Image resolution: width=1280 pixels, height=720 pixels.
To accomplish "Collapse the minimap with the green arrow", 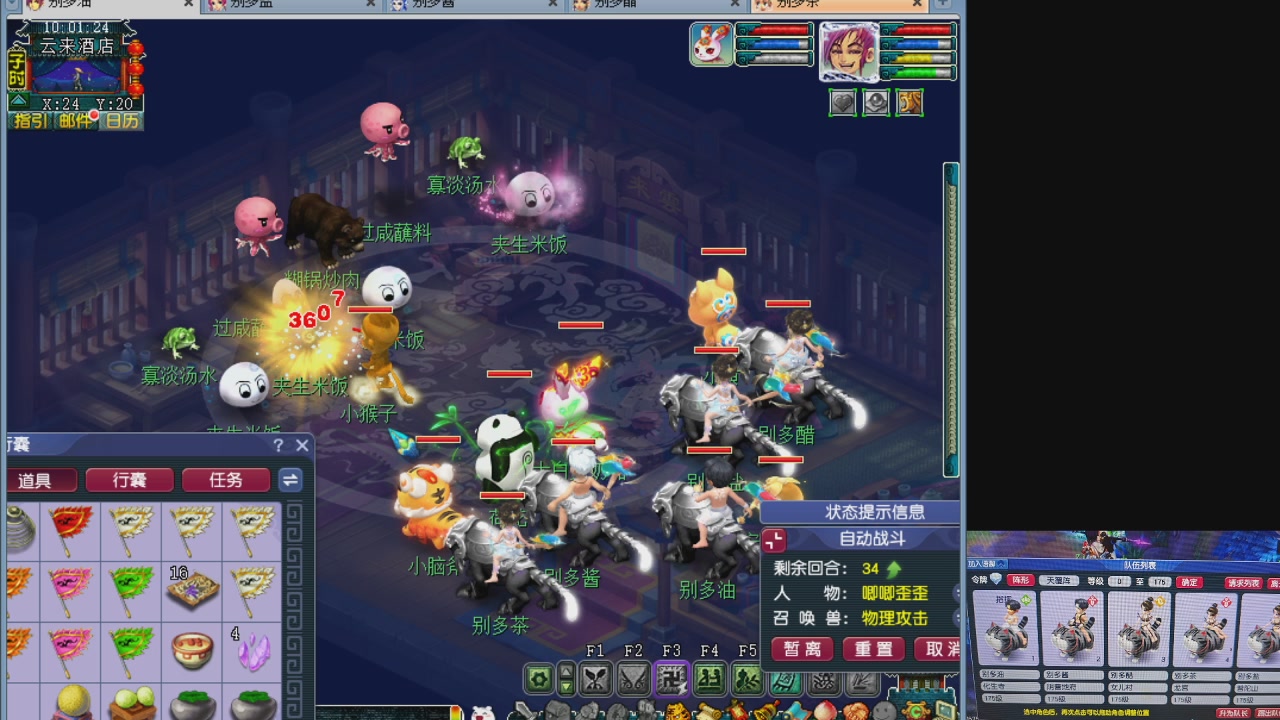I will [x=17, y=100].
